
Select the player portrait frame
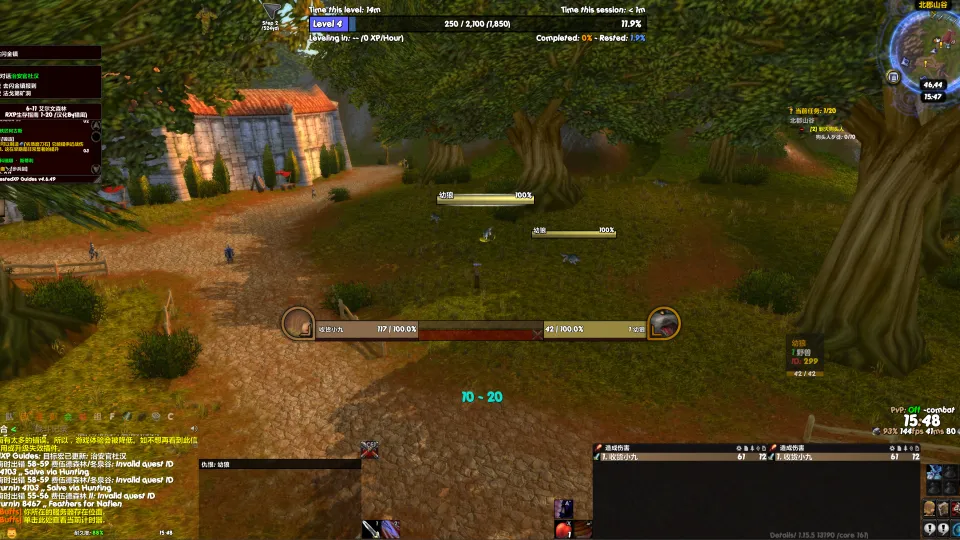[x=299, y=323]
